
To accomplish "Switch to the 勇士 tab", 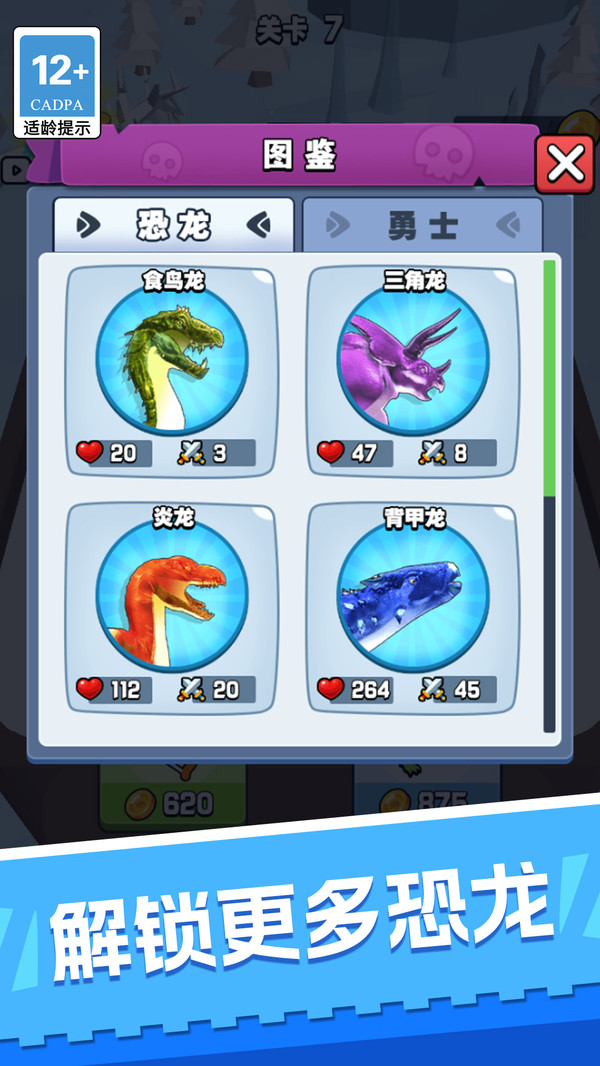I will point(422,225).
